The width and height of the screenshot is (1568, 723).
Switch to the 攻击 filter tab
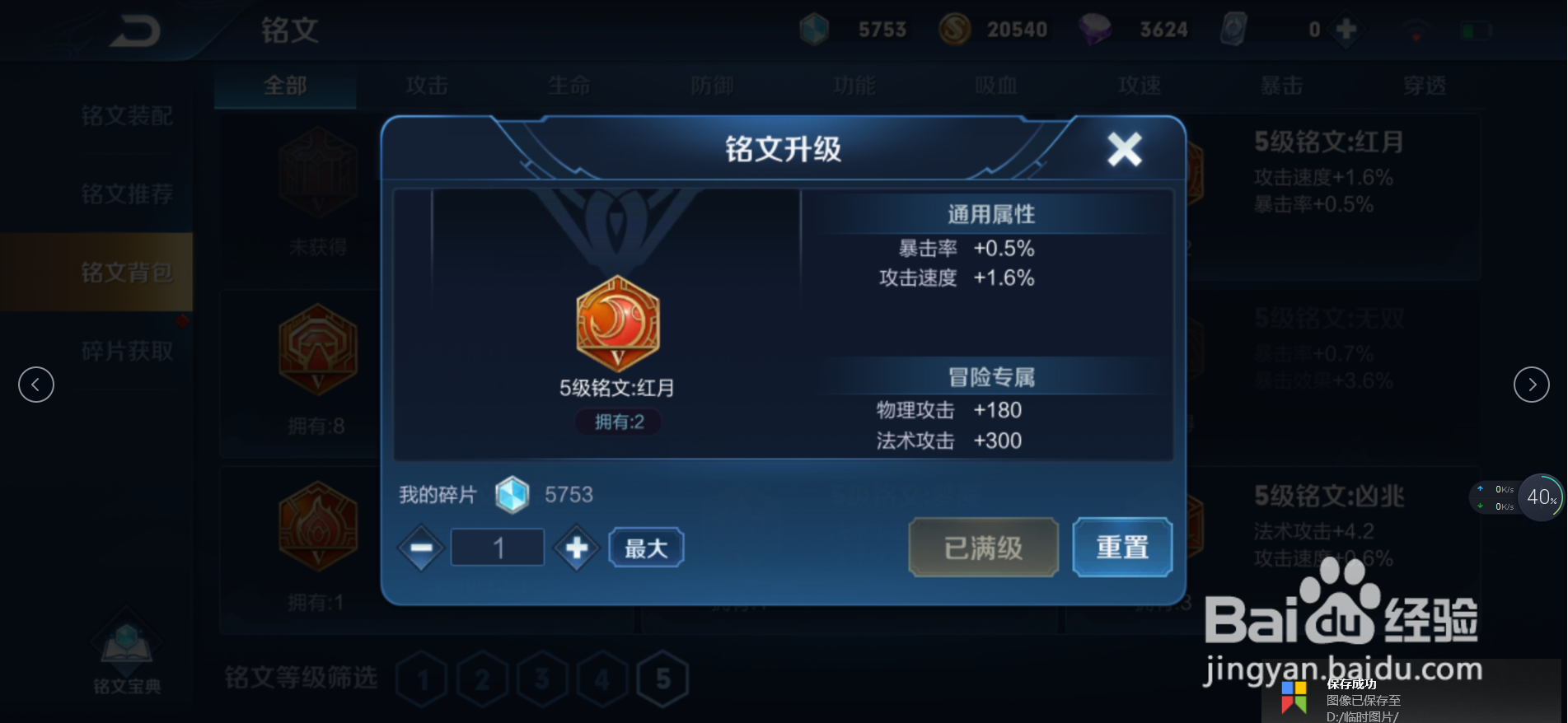pyautogui.click(x=425, y=85)
